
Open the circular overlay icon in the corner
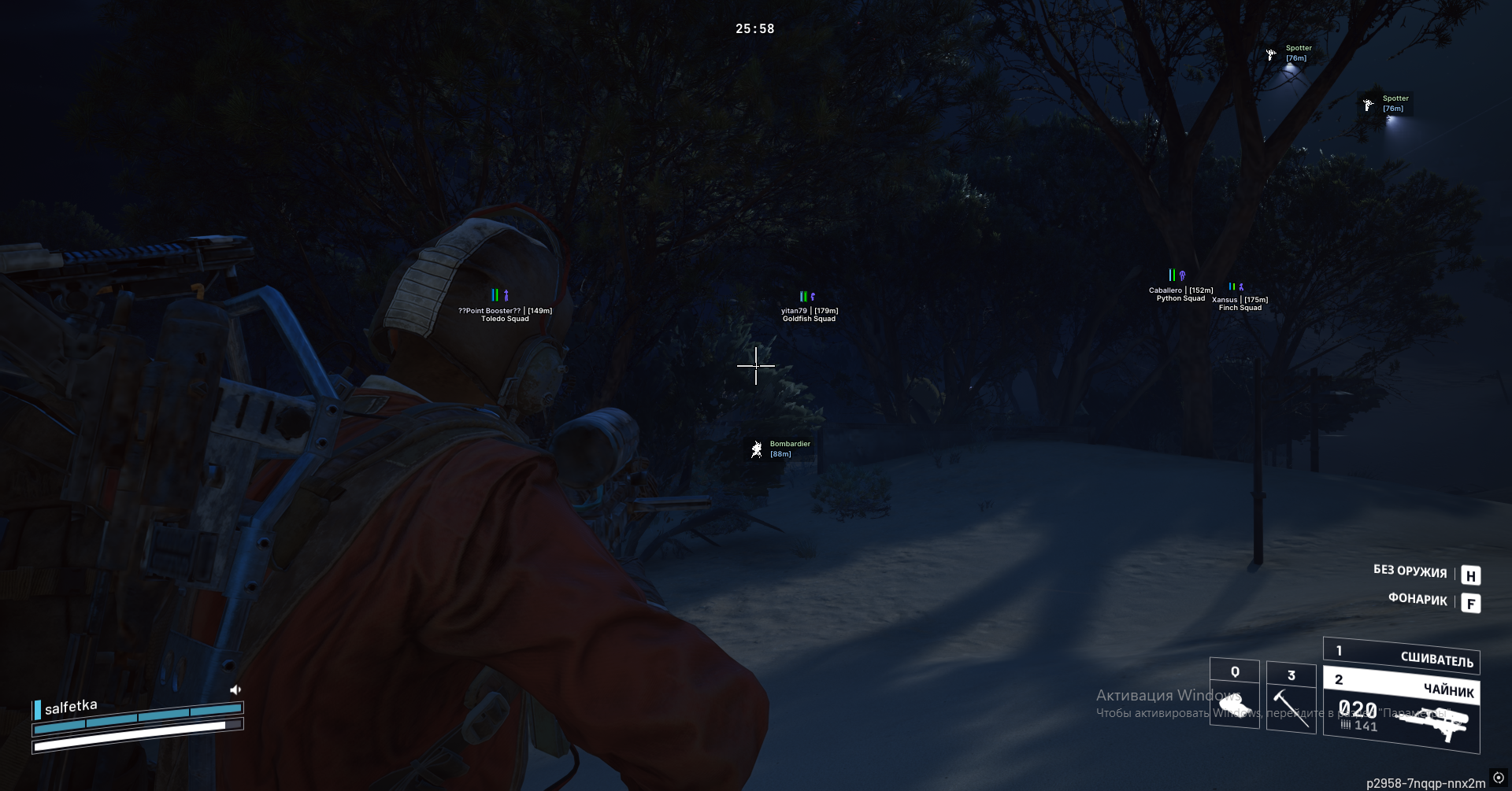1498,778
